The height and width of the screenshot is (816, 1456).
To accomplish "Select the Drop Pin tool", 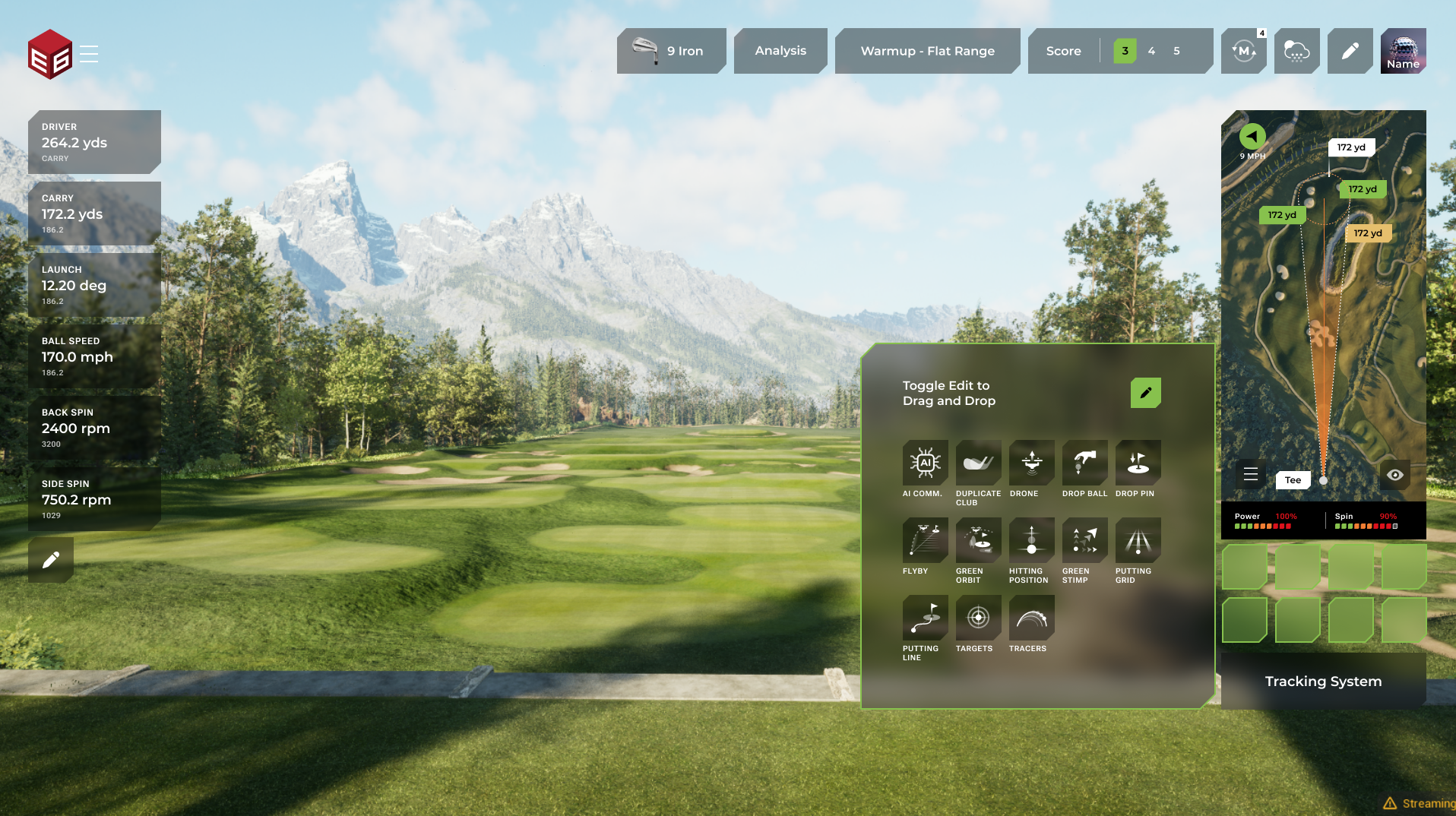I will pyautogui.click(x=1138, y=463).
